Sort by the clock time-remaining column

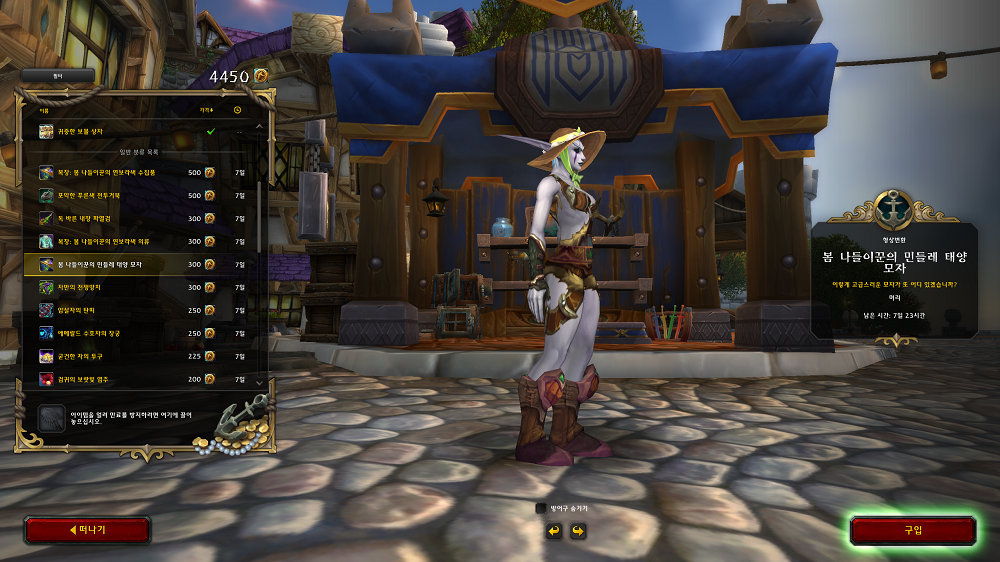pos(238,109)
